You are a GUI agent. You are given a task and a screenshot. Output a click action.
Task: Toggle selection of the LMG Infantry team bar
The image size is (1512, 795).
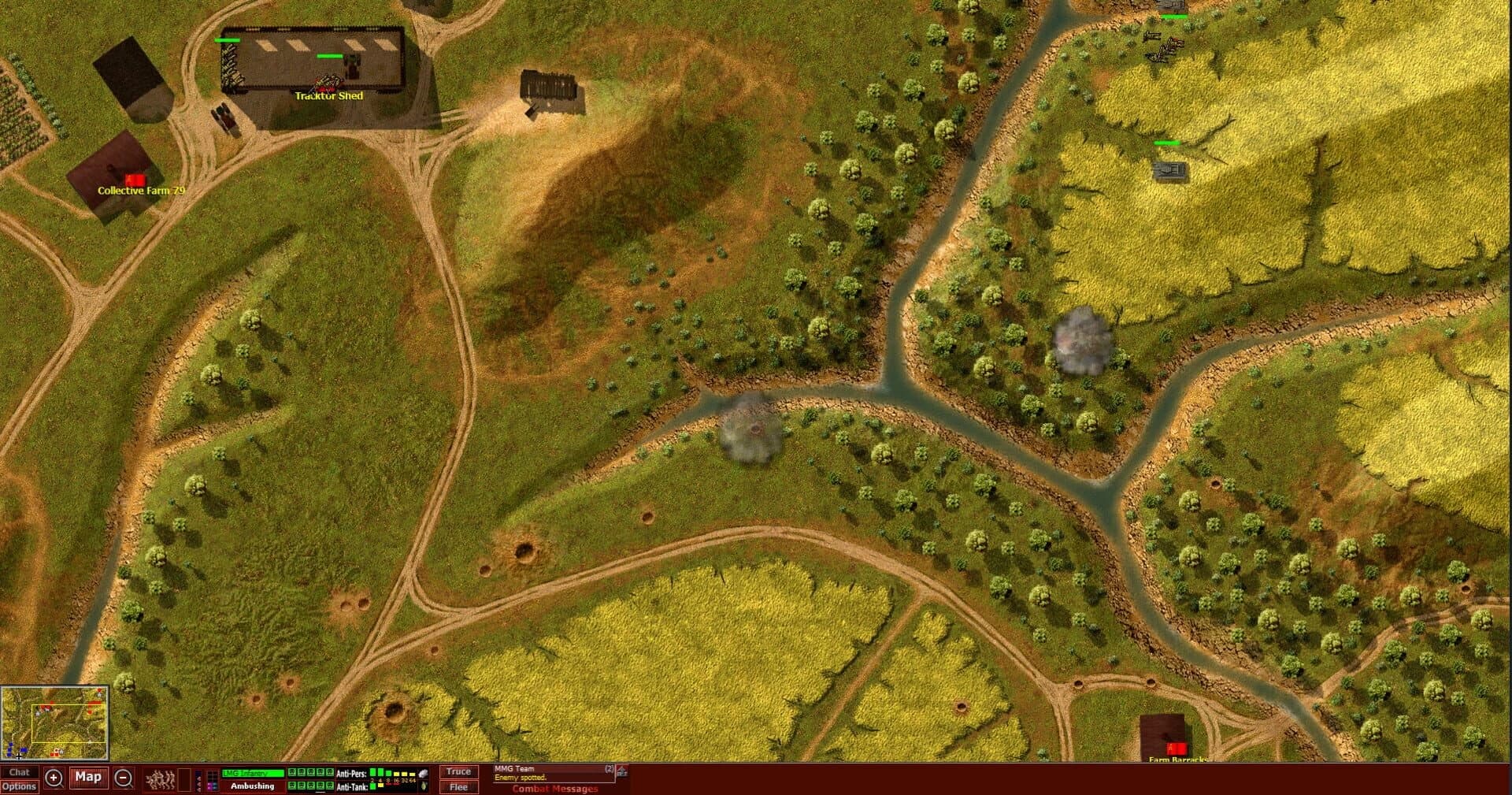tap(252, 773)
